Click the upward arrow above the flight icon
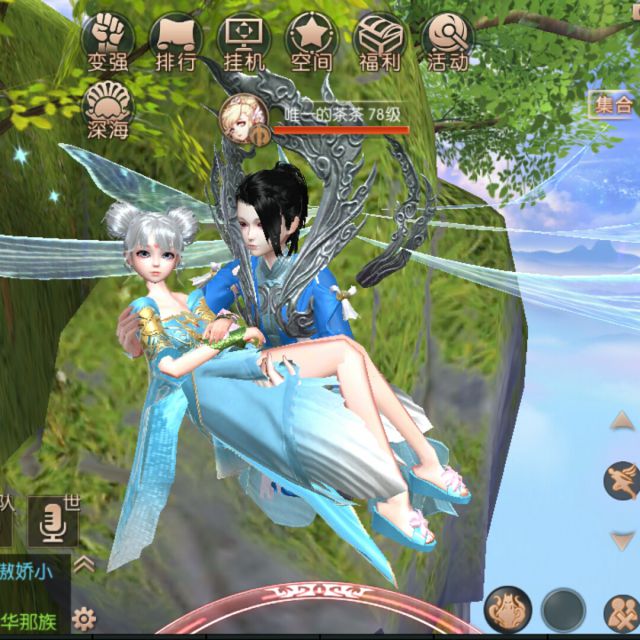Image resolution: width=640 pixels, height=640 pixels. coord(622,422)
